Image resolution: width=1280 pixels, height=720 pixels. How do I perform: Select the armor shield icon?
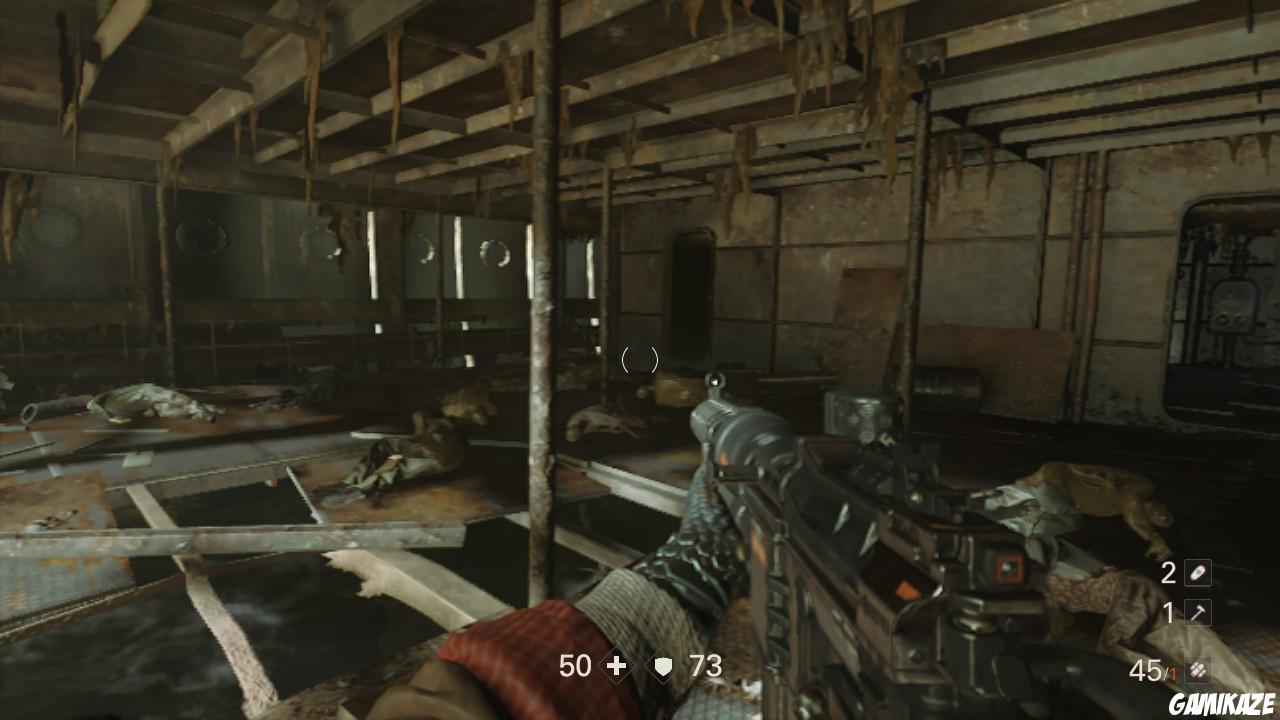coord(663,666)
